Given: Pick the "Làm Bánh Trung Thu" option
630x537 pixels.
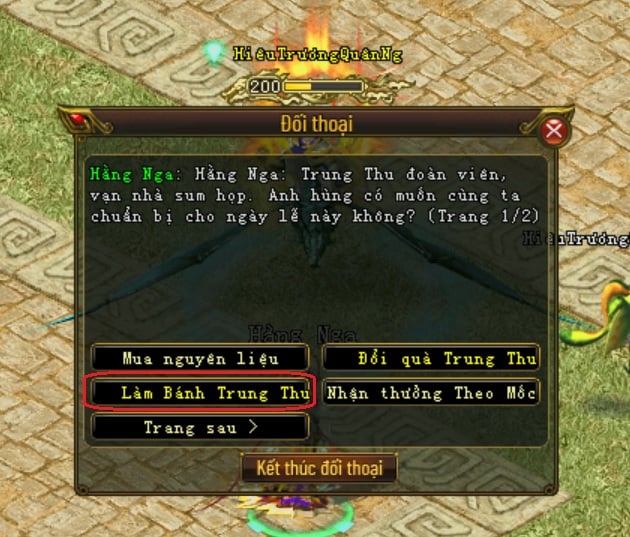Looking at the screenshot, I should click(x=200, y=392).
